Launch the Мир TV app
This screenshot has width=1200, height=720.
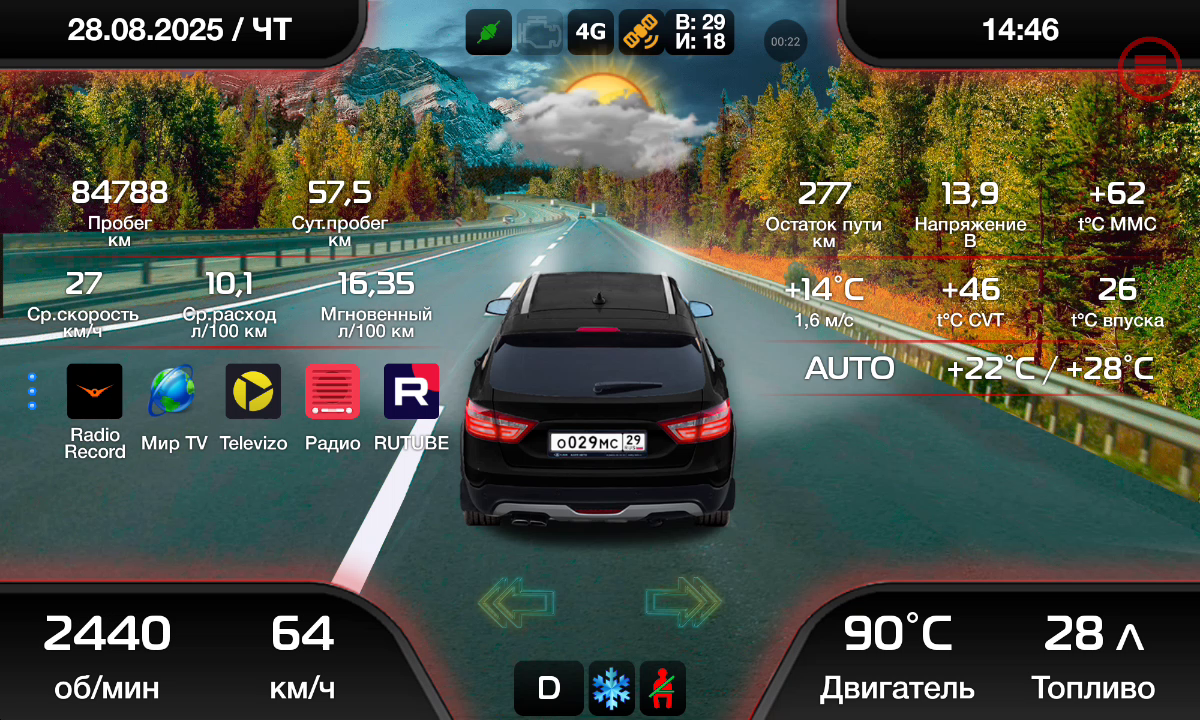coord(173,391)
